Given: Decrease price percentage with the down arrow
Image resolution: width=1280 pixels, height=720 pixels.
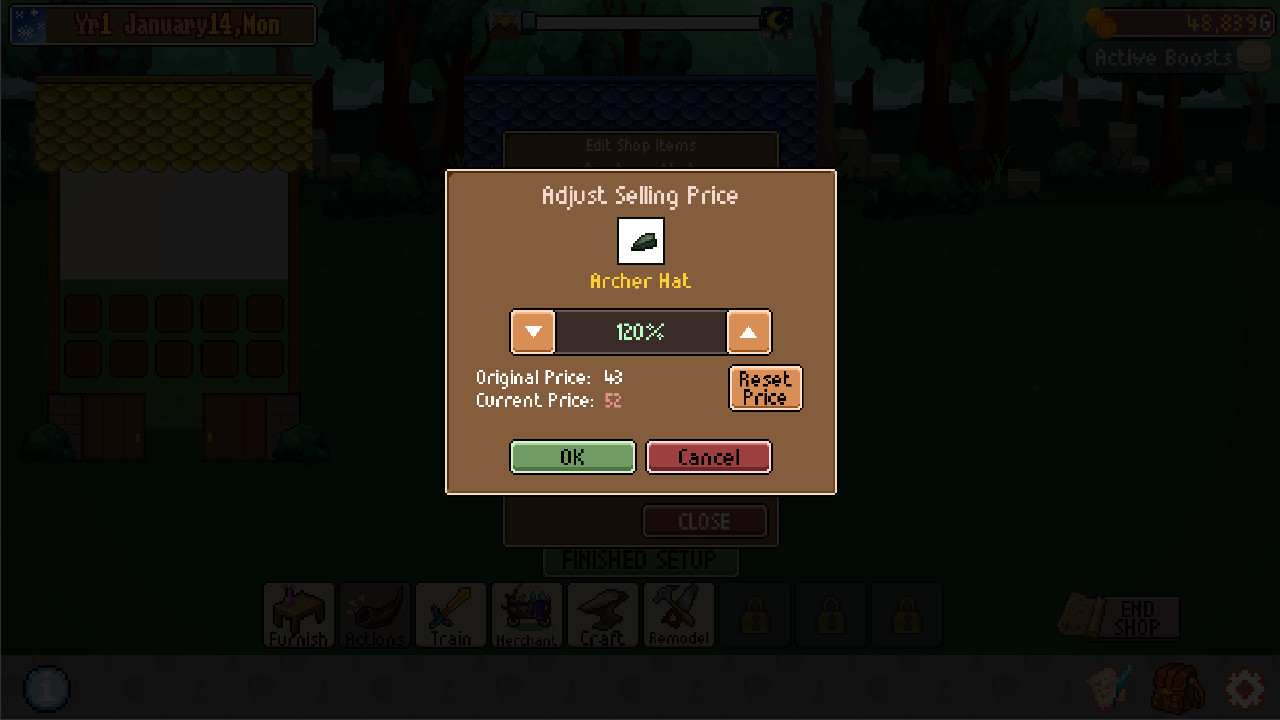Looking at the screenshot, I should tap(532, 331).
